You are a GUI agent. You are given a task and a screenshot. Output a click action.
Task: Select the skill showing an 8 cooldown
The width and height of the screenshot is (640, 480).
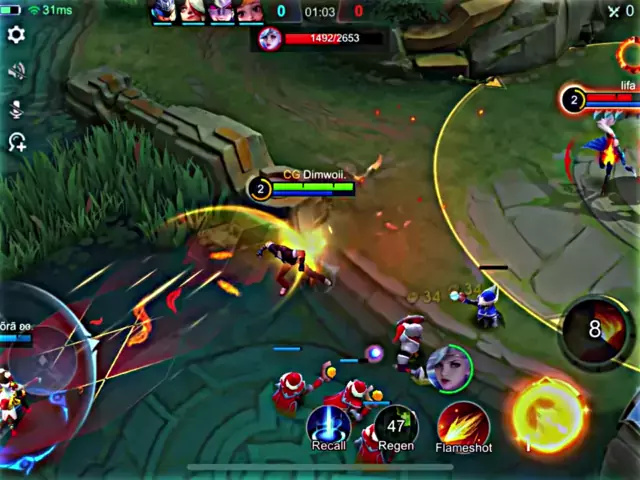(596, 329)
